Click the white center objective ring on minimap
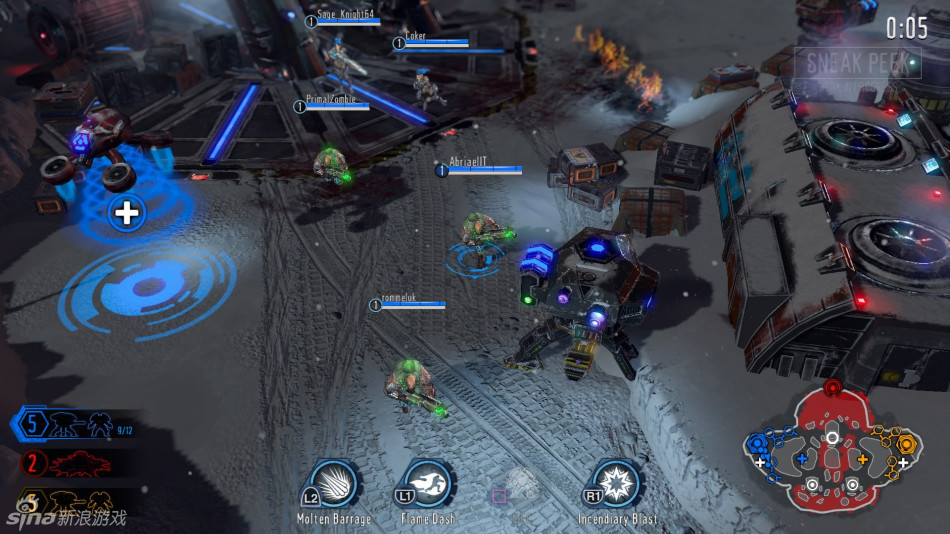950x534 pixels. [x=832, y=438]
